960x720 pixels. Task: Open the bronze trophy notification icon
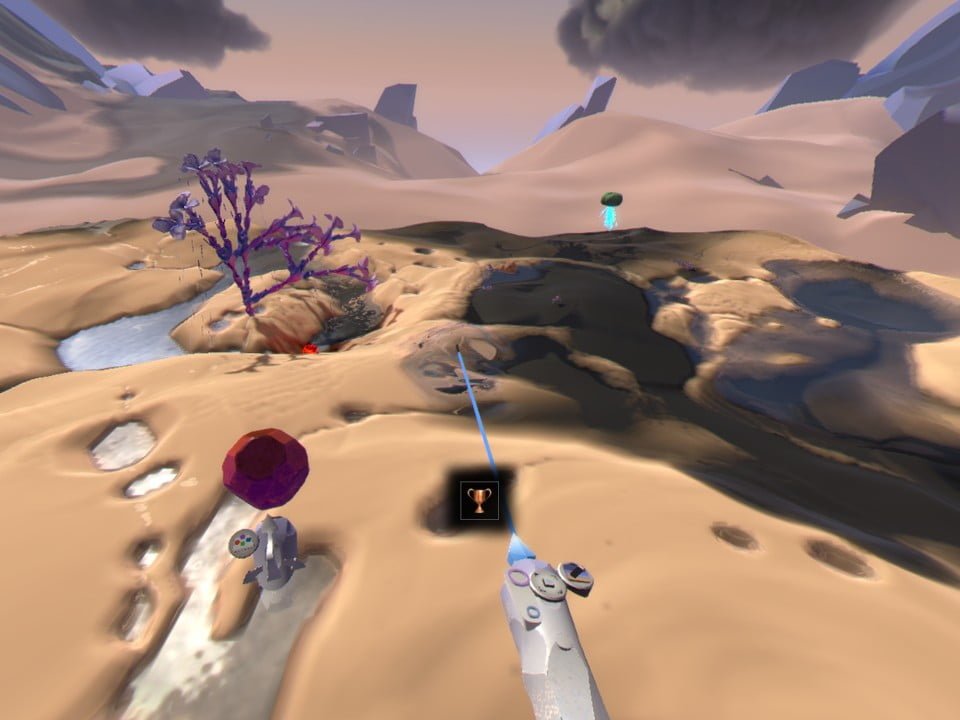[x=479, y=499]
